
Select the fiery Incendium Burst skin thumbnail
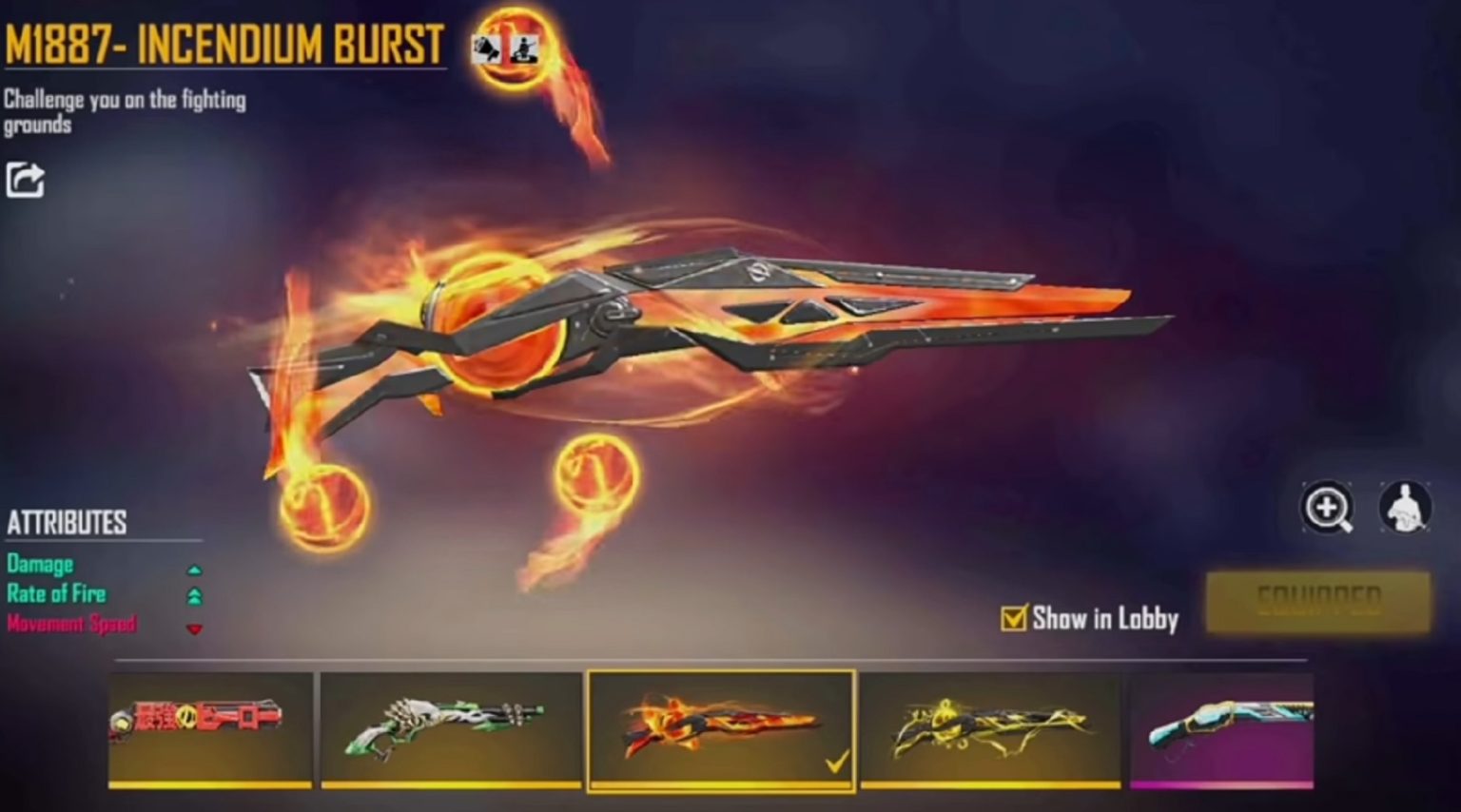pos(718,732)
